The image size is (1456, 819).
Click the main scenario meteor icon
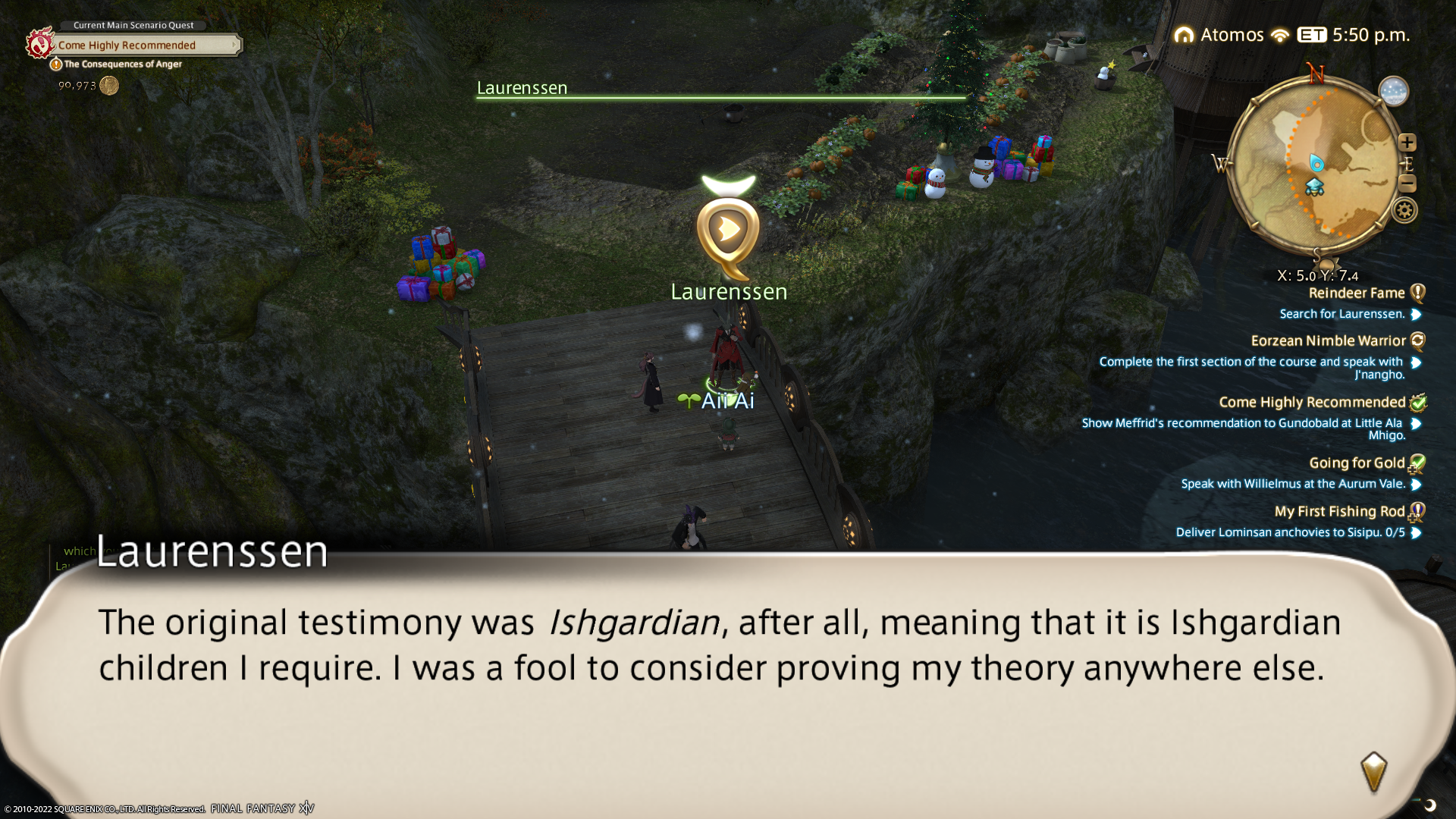point(39,43)
